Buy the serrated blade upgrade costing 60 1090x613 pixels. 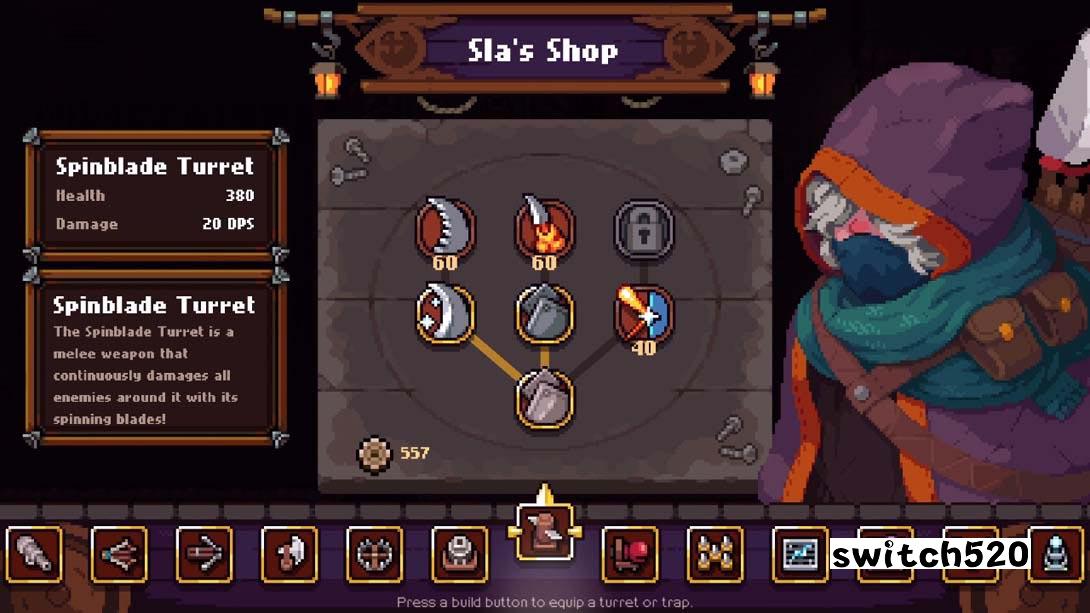445,229
